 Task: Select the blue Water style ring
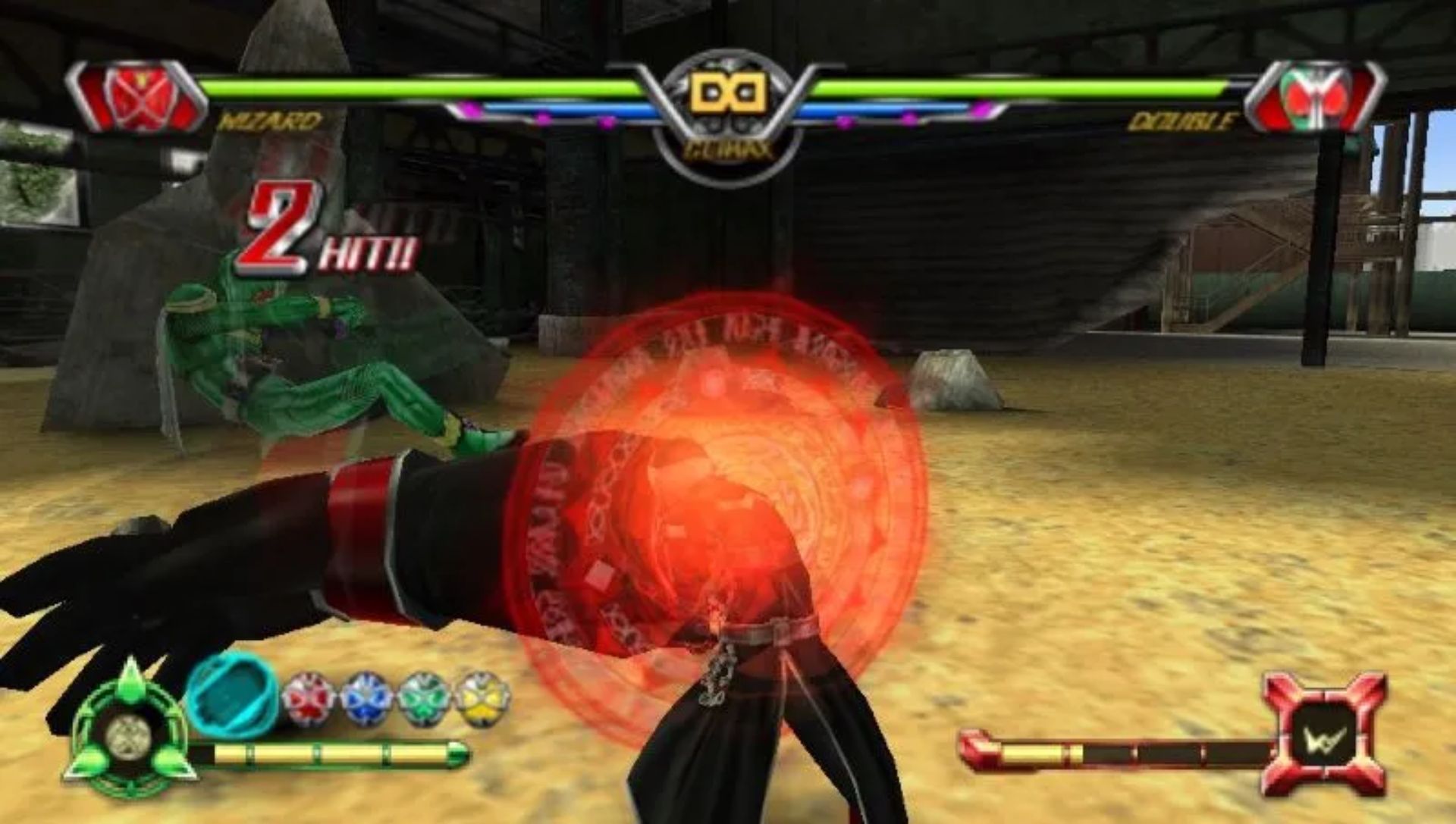tap(366, 699)
